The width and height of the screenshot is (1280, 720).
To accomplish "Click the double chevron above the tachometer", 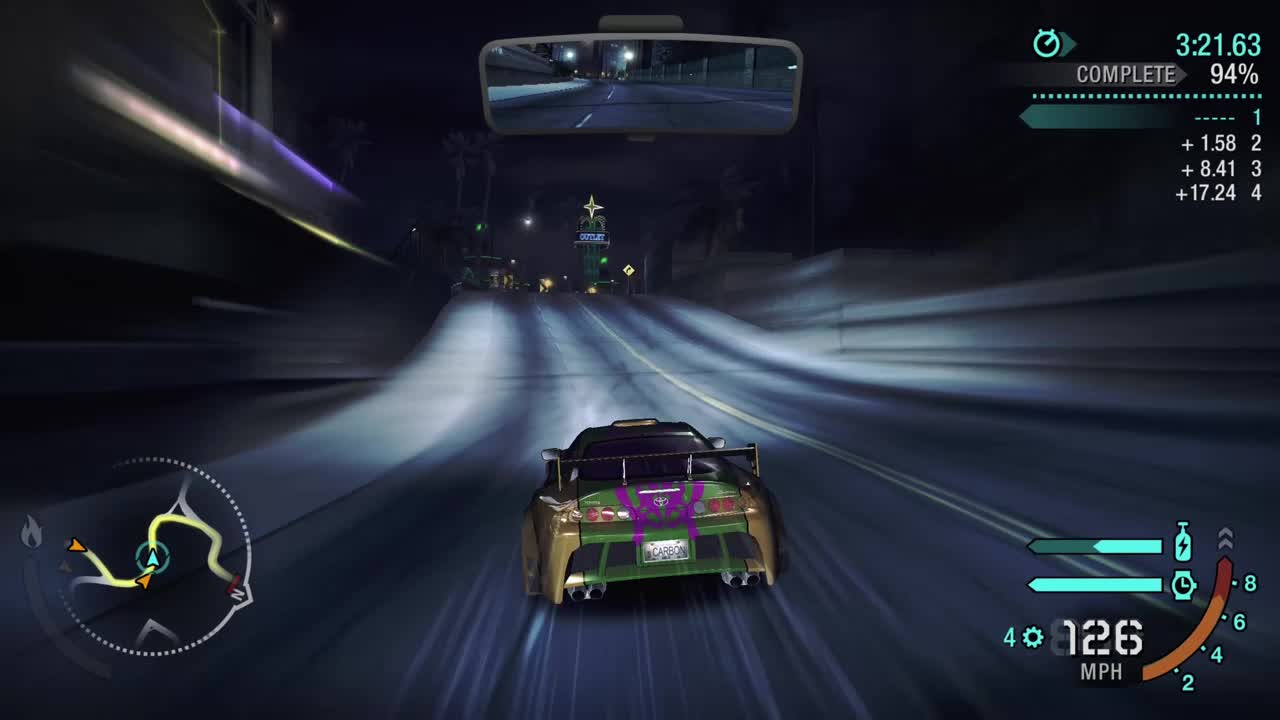I will [x=1225, y=540].
